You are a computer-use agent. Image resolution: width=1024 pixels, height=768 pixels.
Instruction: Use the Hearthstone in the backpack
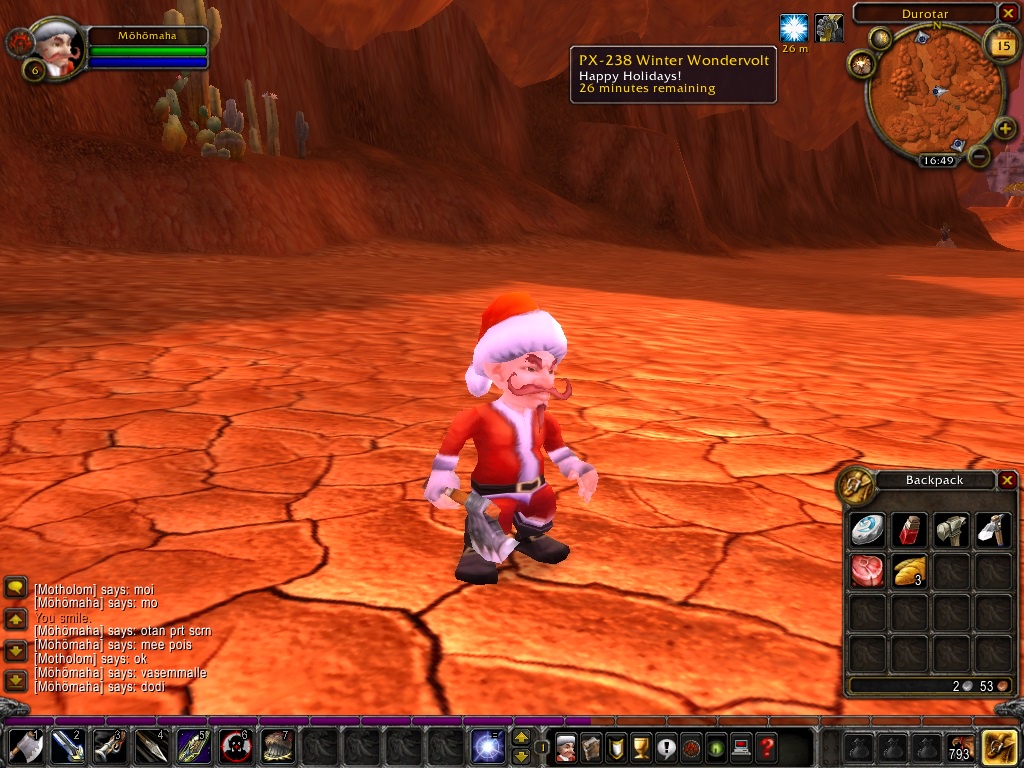pos(867,530)
